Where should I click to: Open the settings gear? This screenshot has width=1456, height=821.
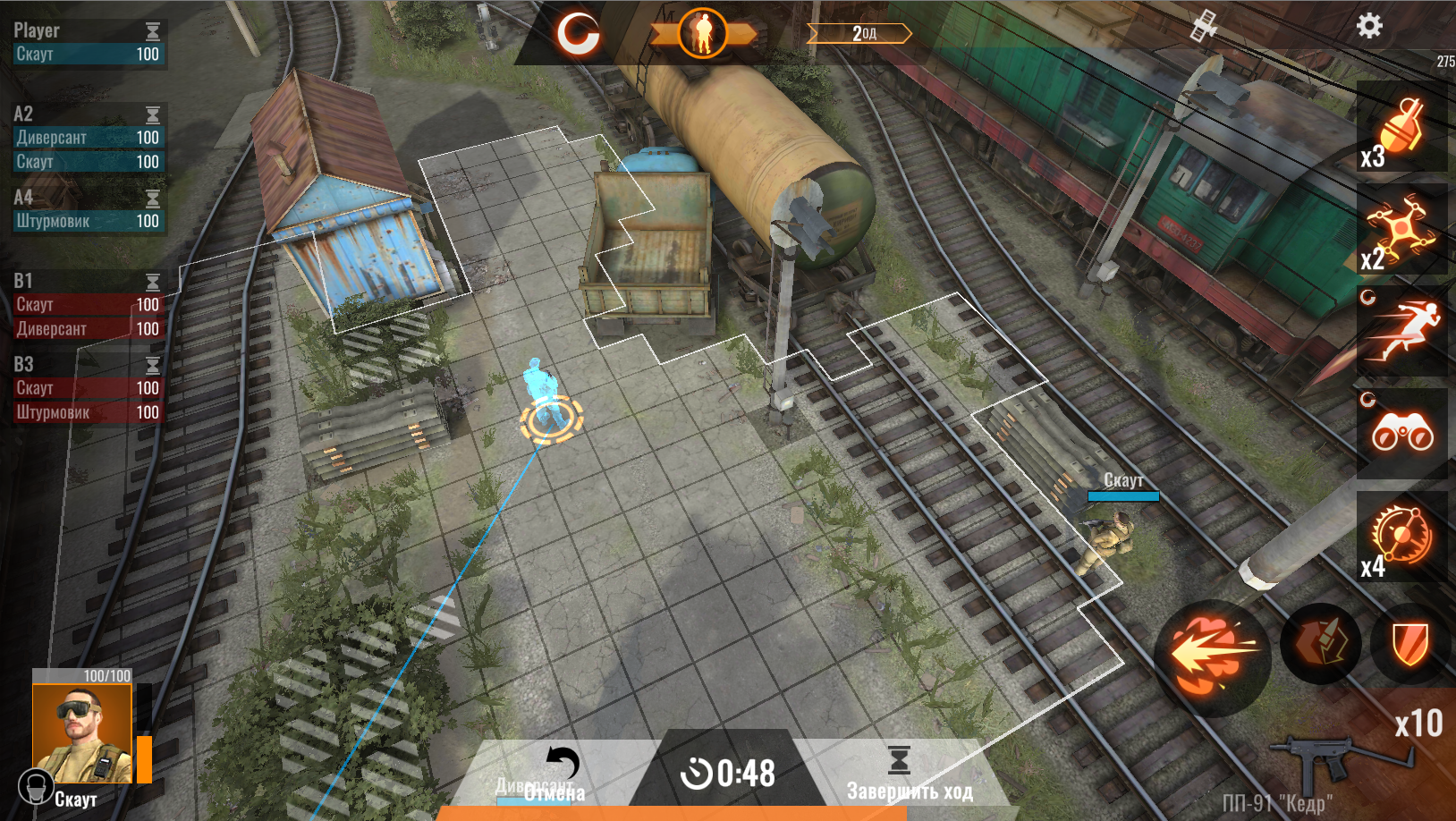(1368, 27)
